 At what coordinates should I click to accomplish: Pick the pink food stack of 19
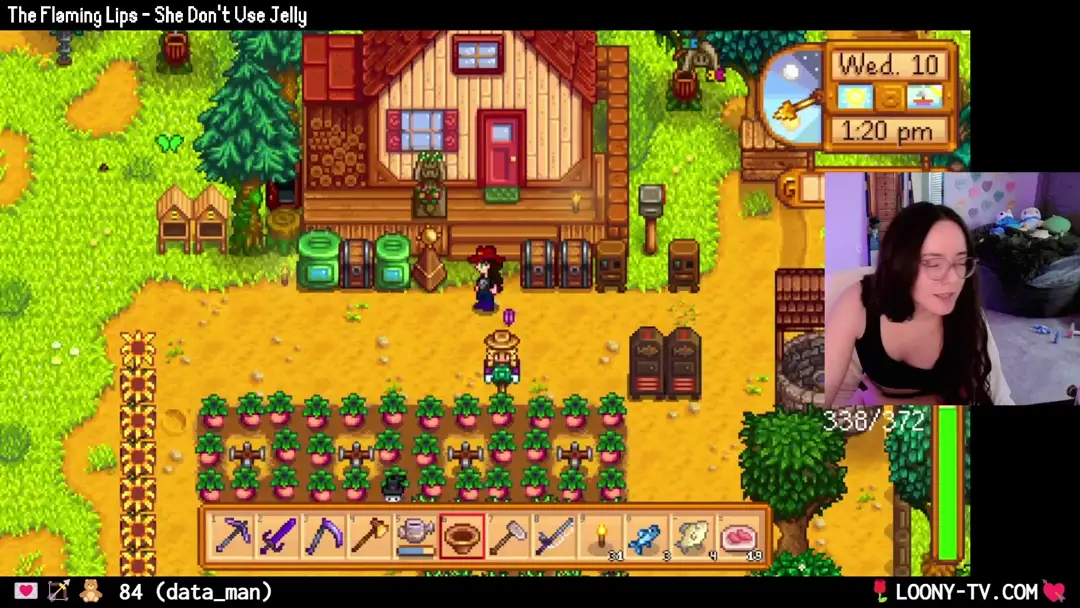click(738, 537)
